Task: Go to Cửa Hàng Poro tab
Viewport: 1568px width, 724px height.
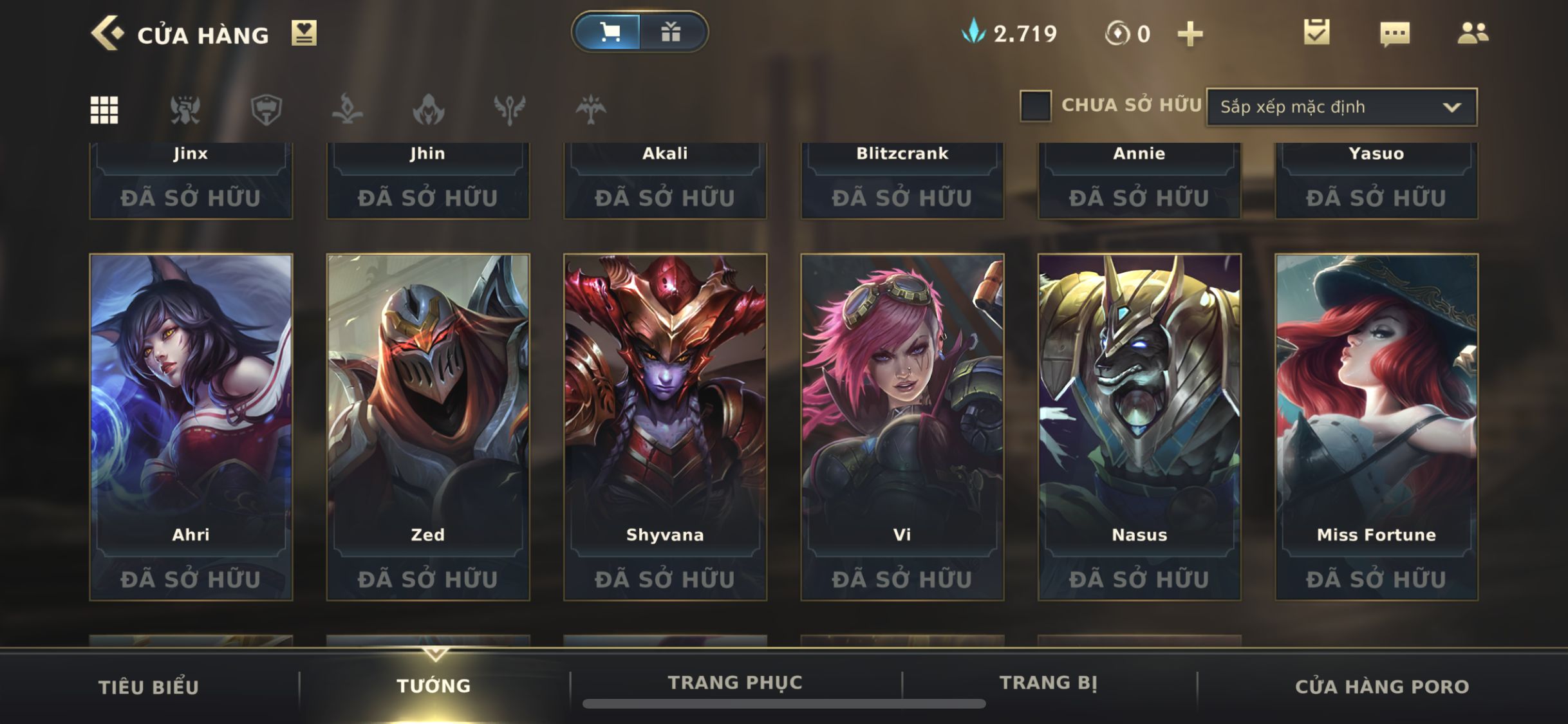Action: 1381,687
